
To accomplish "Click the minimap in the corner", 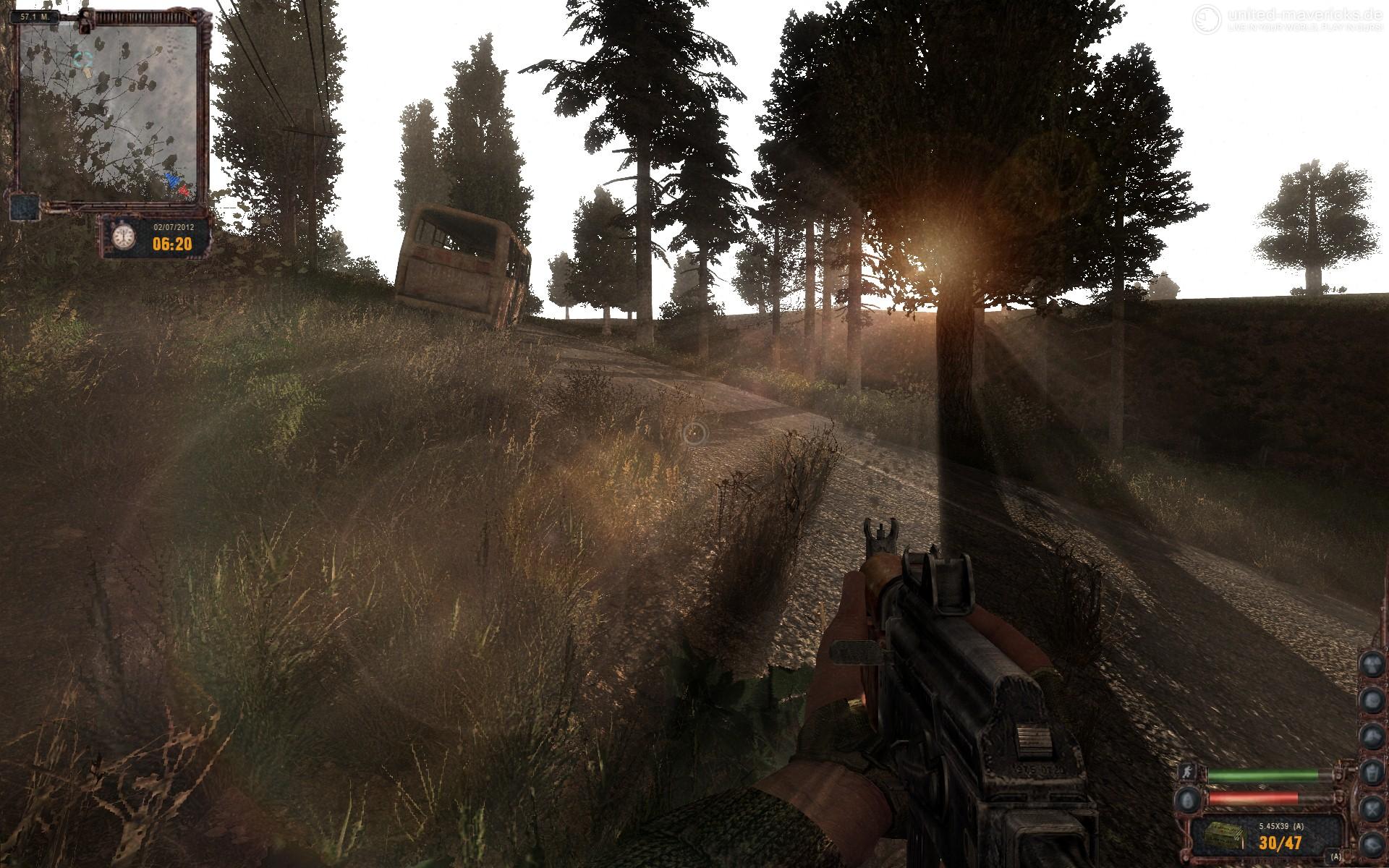I will pyautogui.click(x=109, y=109).
